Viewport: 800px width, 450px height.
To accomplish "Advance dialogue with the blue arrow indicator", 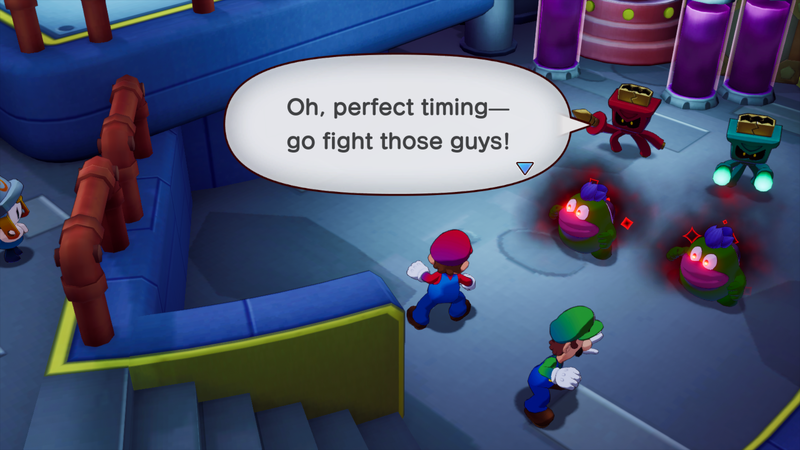I will 525,168.
